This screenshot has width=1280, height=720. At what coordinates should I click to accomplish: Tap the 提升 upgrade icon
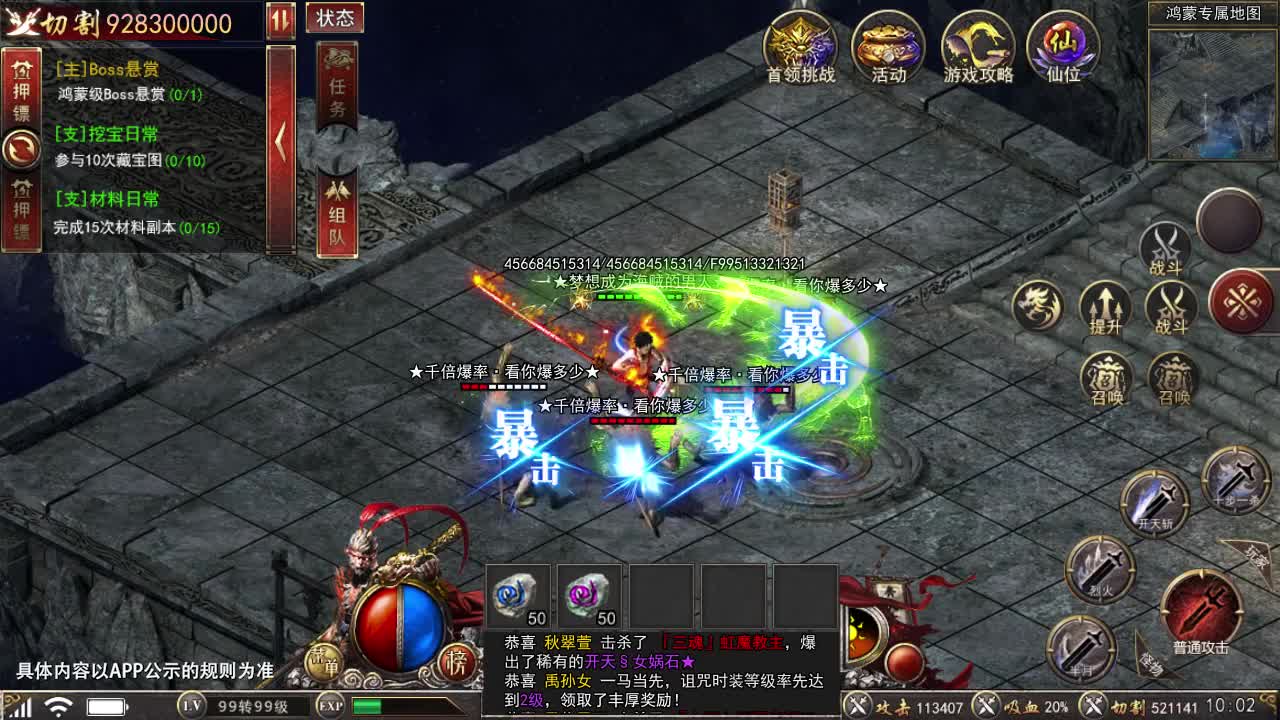(x=1106, y=307)
